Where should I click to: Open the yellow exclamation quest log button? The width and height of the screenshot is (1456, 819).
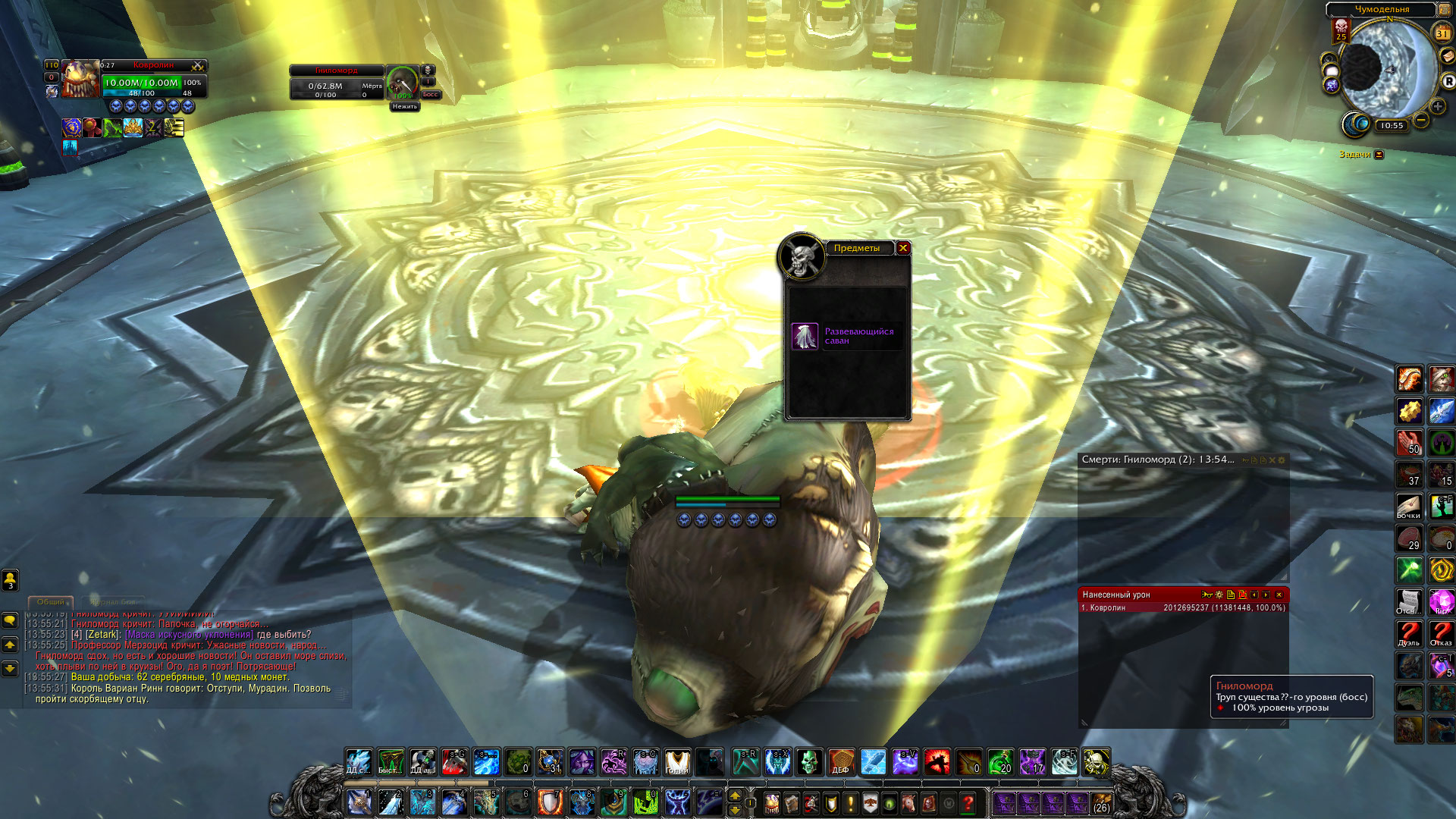pyautogui.click(x=850, y=802)
